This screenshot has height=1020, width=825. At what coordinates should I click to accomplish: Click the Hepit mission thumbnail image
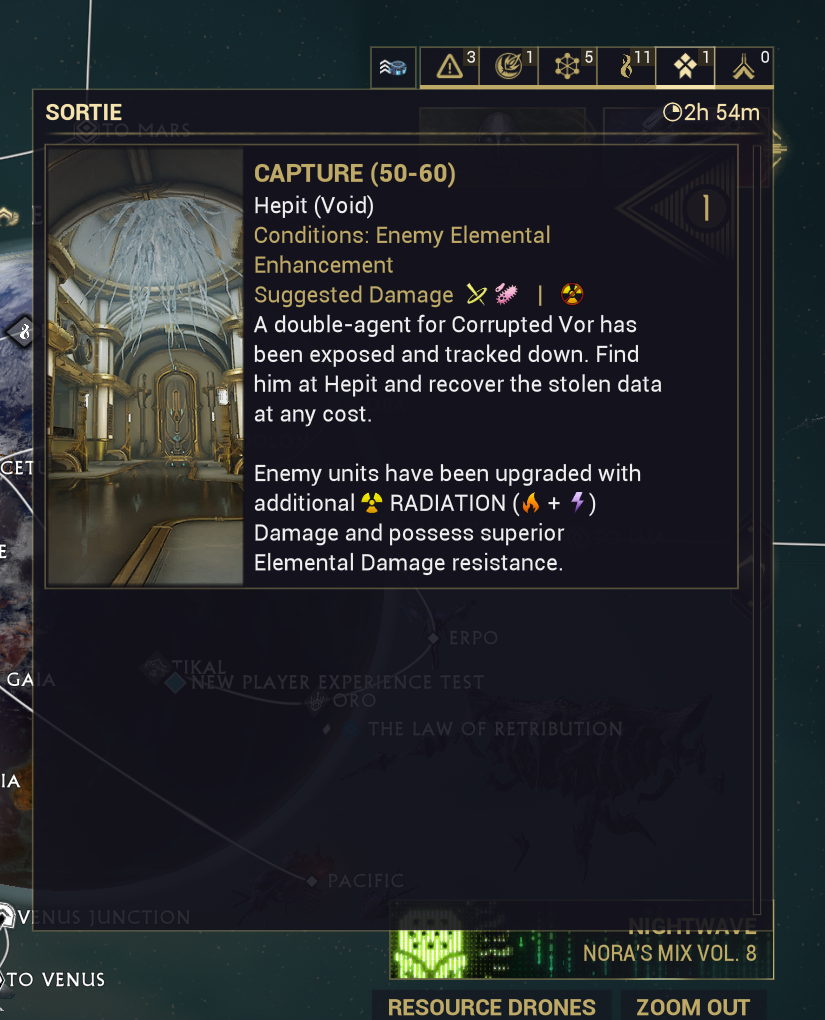pyautogui.click(x=146, y=367)
